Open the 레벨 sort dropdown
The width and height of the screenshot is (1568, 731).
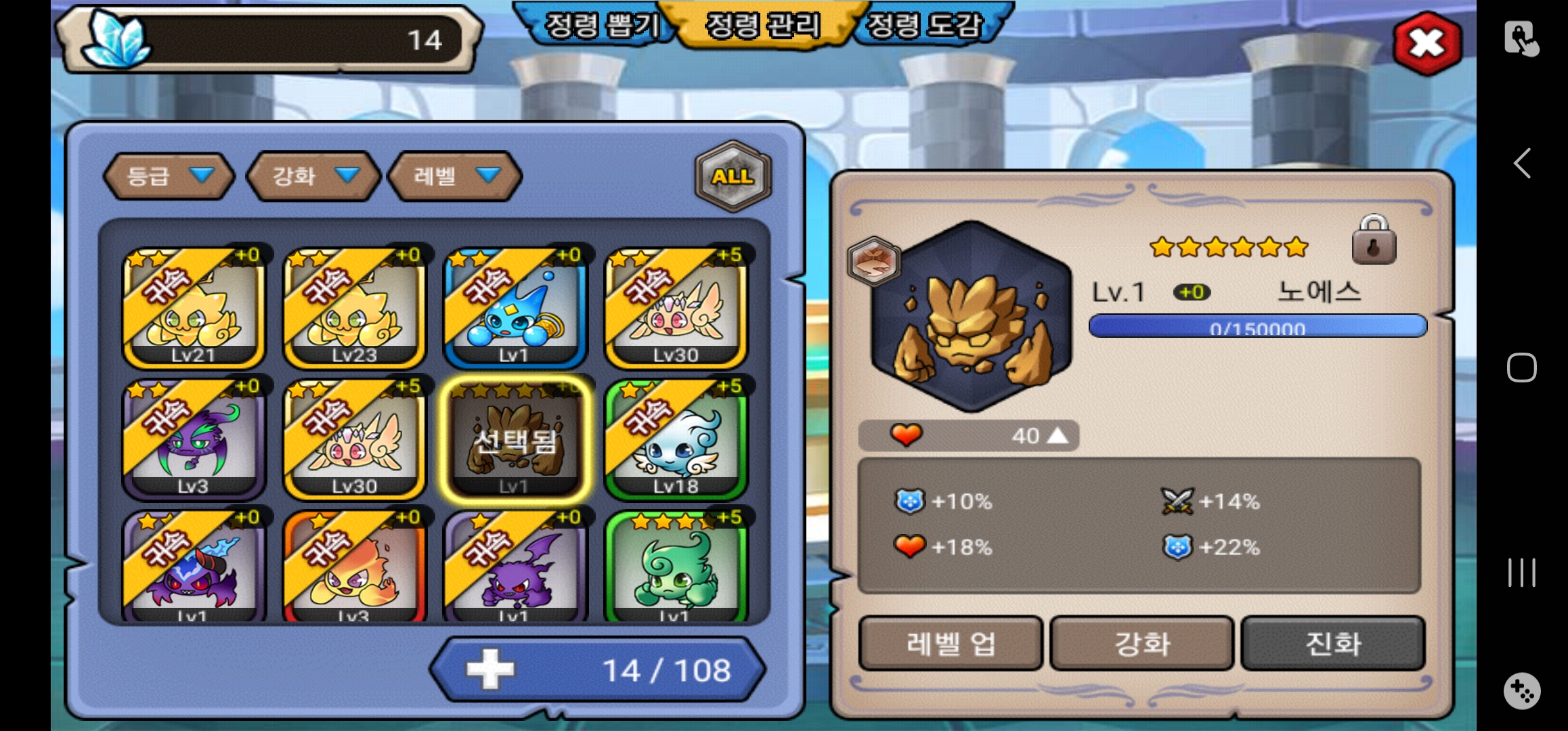(x=455, y=176)
